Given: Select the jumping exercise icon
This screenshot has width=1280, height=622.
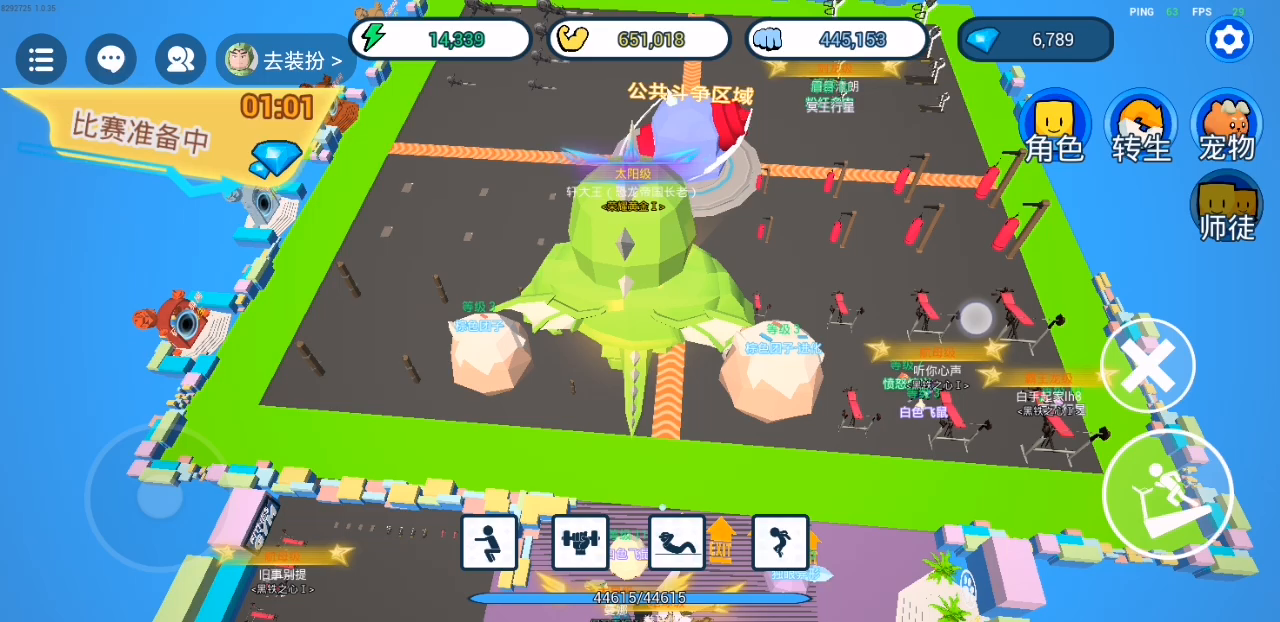Looking at the screenshot, I should 780,543.
